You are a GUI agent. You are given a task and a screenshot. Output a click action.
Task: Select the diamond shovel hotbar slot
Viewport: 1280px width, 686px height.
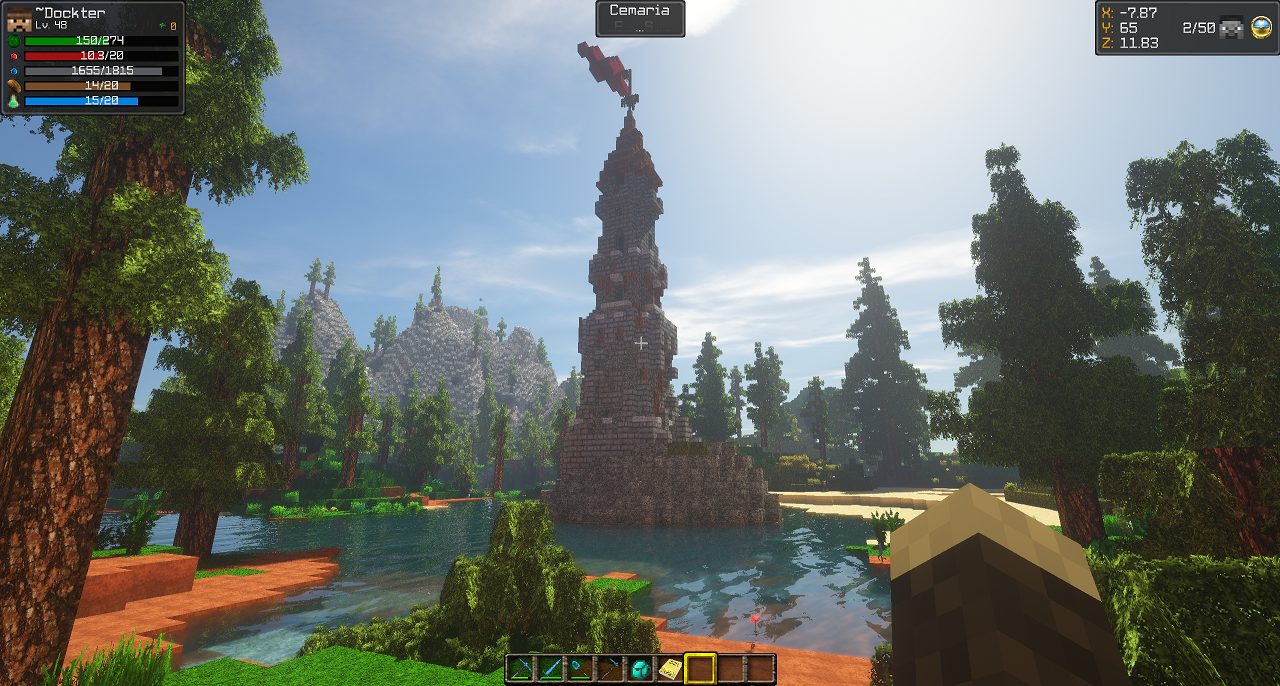pyautogui.click(x=580, y=668)
